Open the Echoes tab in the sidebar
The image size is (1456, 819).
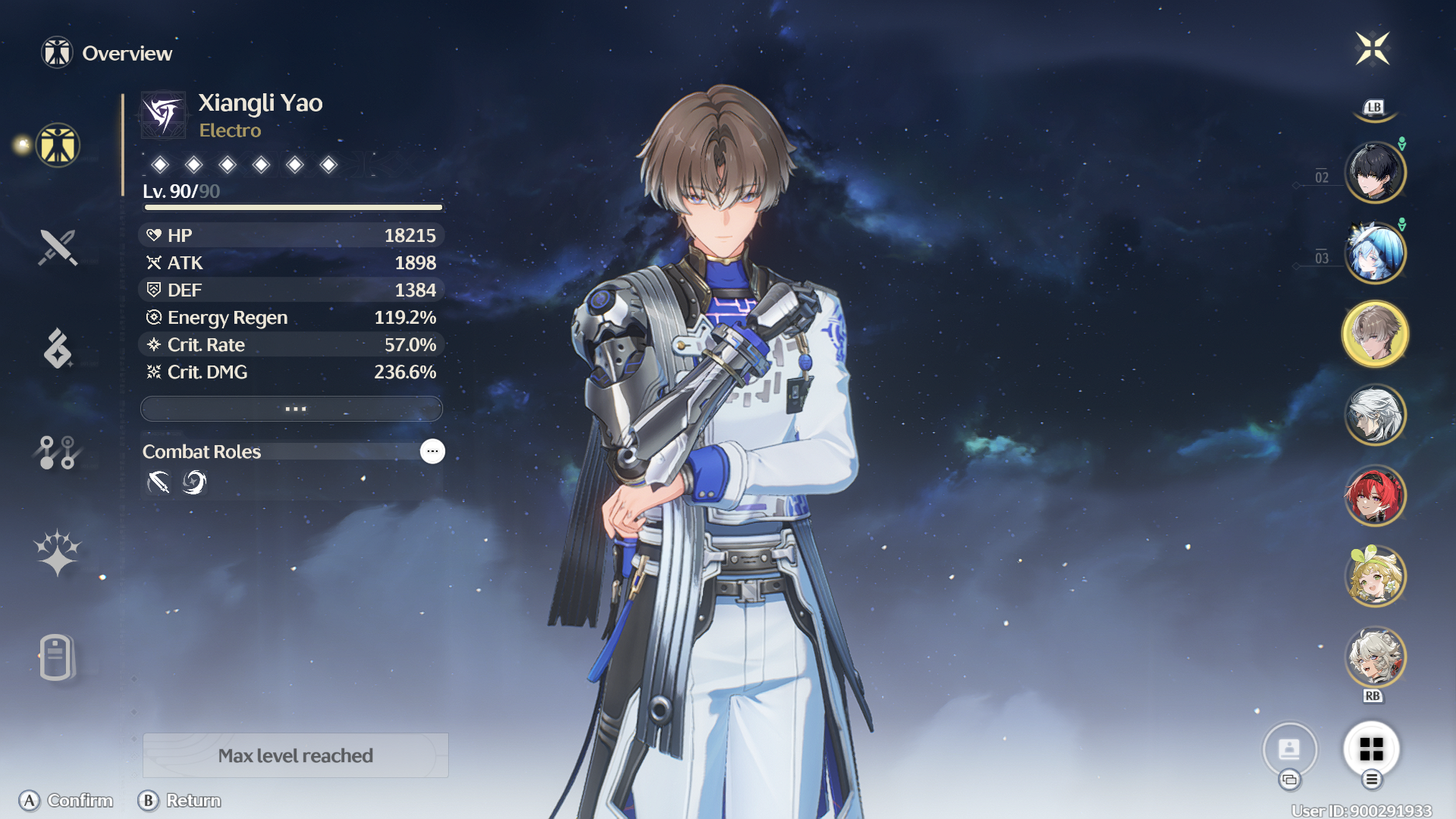click(58, 349)
